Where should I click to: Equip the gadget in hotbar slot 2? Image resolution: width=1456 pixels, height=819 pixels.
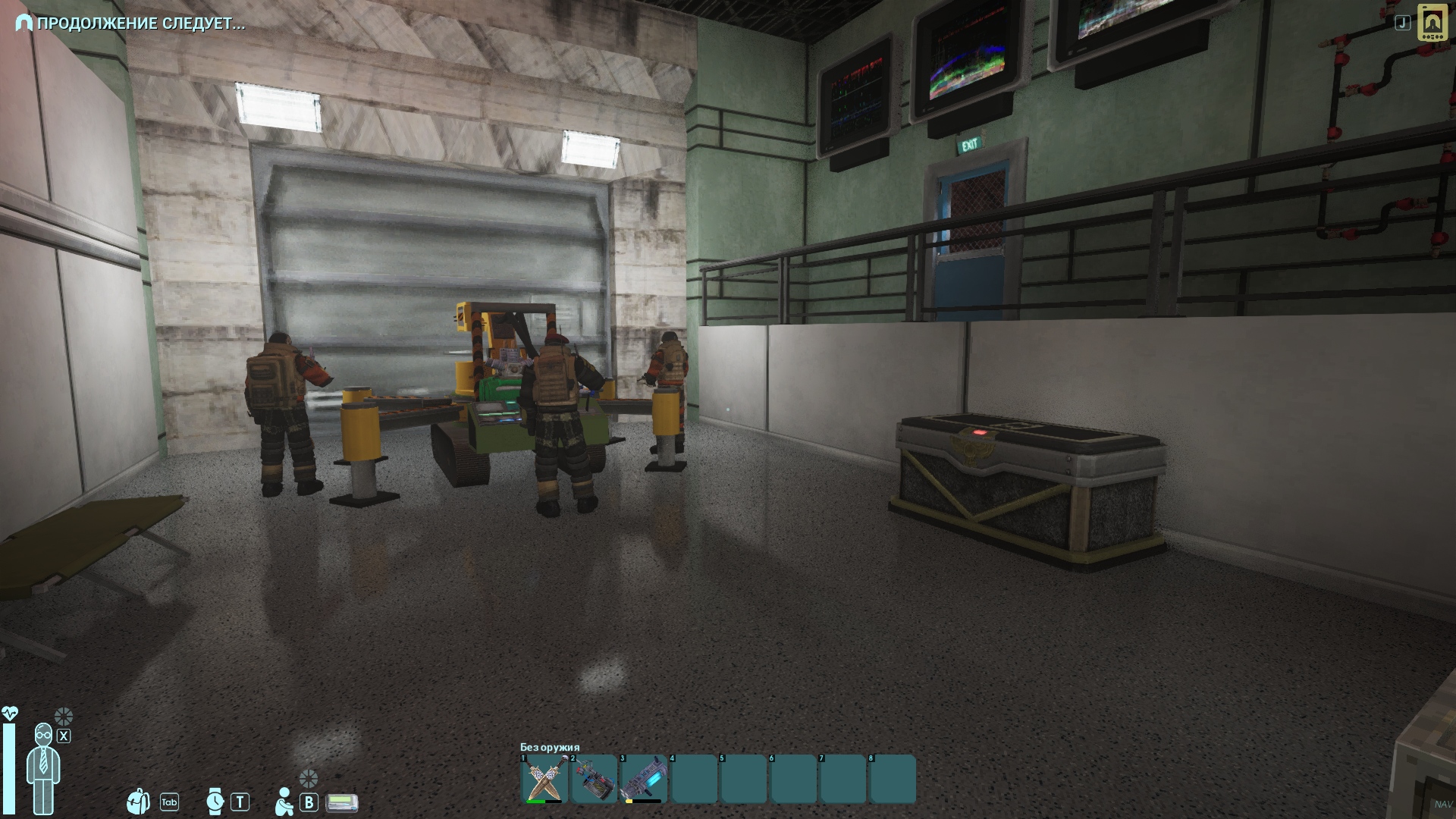click(594, 779)
